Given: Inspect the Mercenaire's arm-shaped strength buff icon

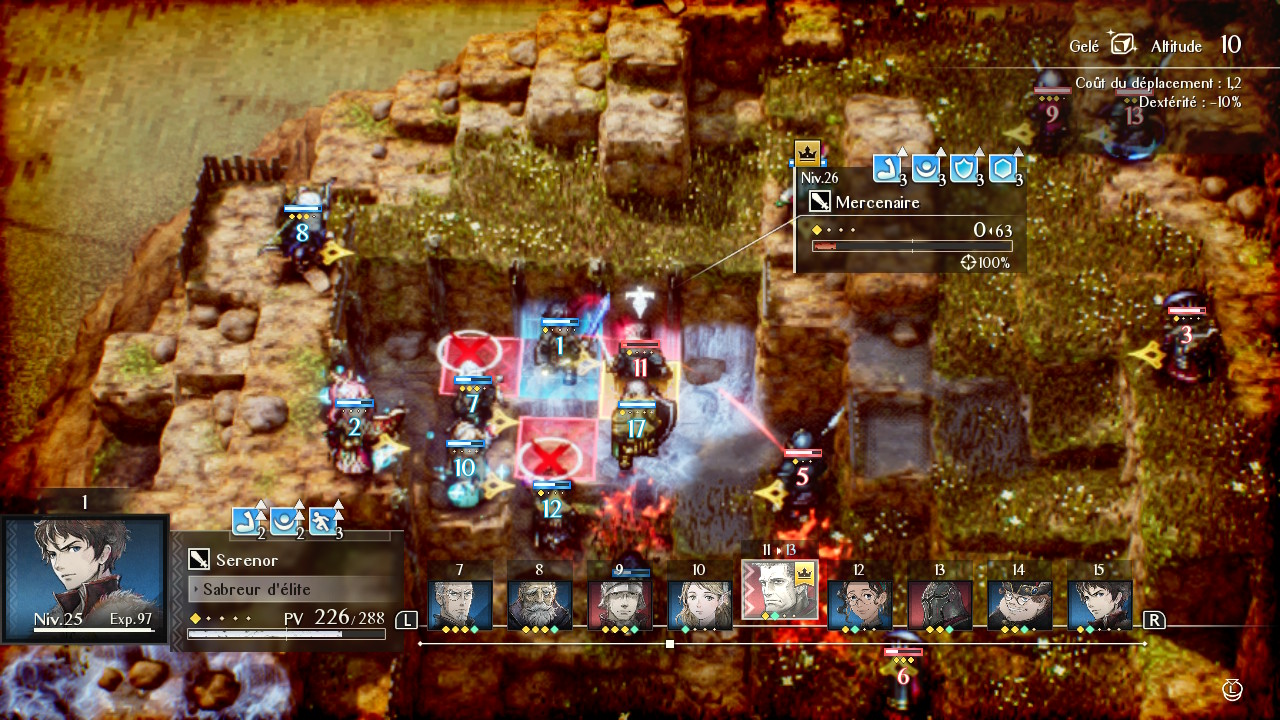Looking at the screenshot, I should [887, 169].
